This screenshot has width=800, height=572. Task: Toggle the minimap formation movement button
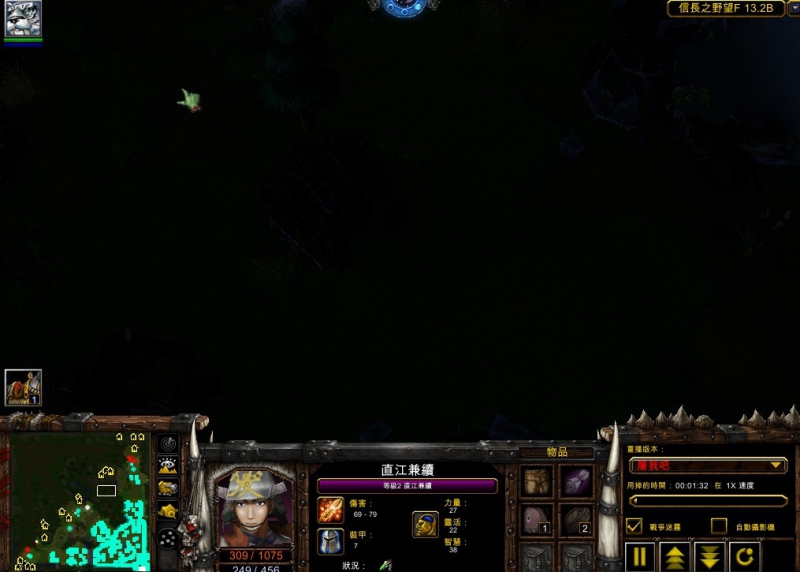click(x=168, y=535)
